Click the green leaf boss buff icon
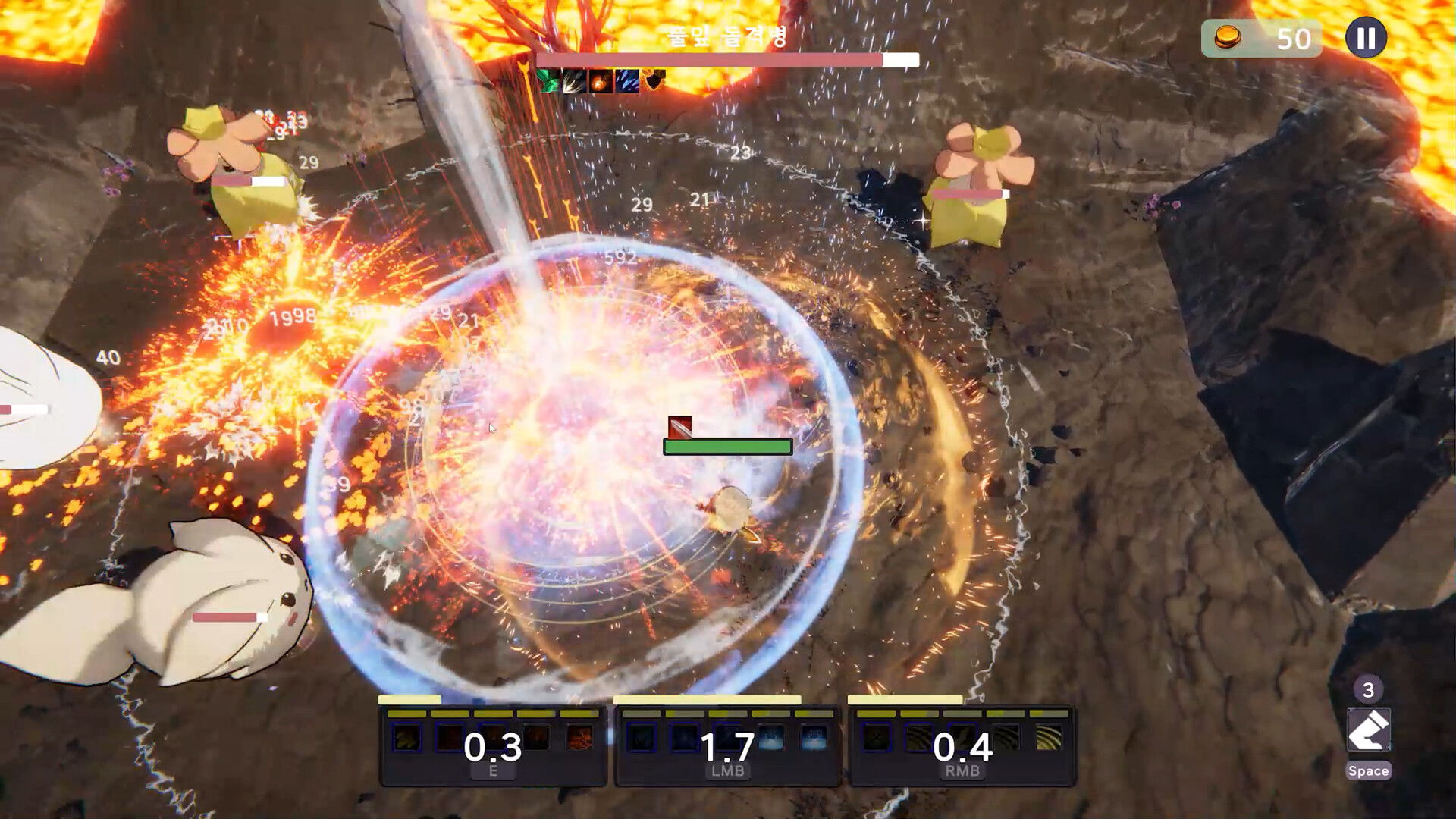This screenshot has height=819, width=1456. [x=548, y=80]
